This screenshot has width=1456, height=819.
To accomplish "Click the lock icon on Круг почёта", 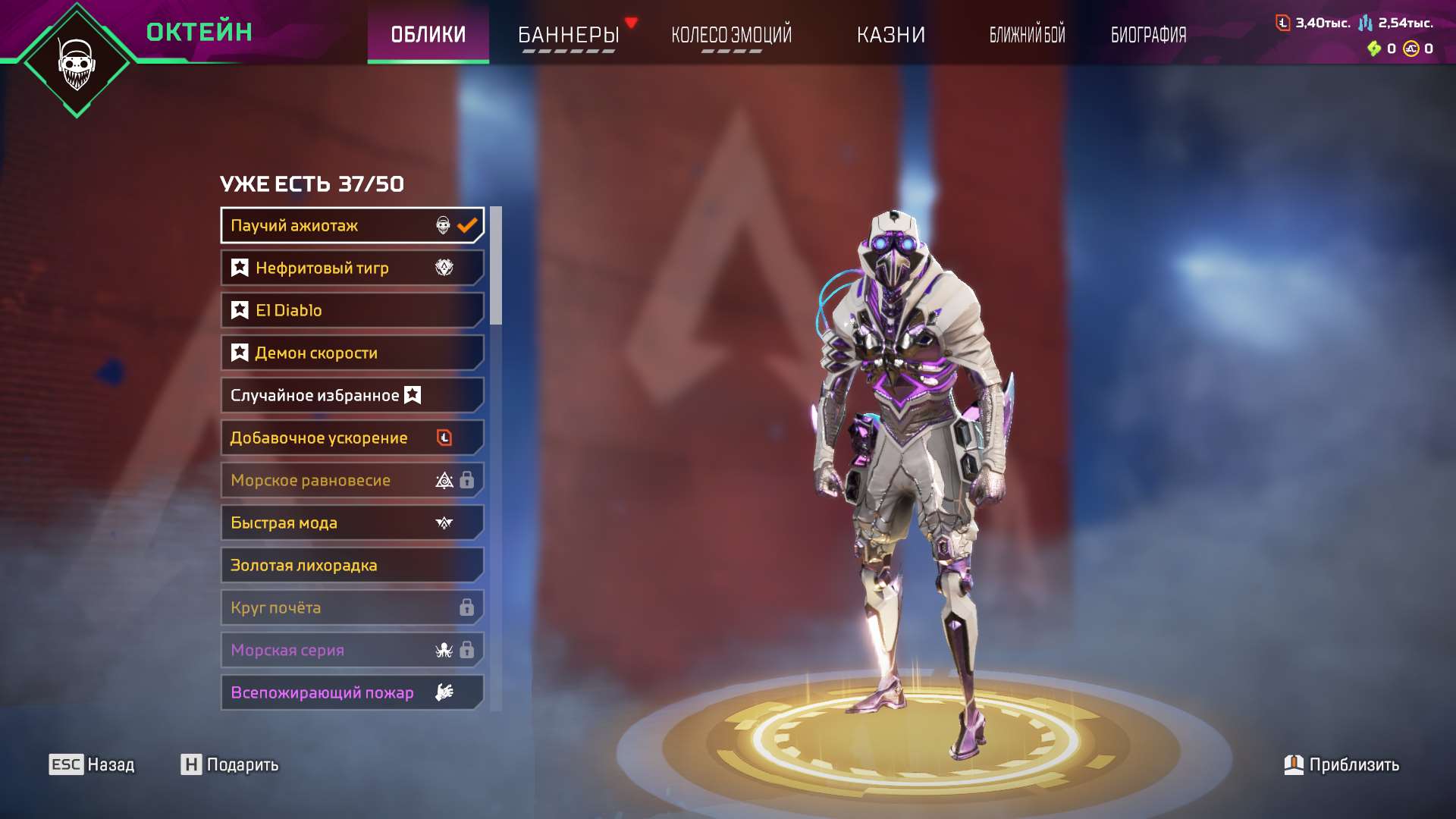I will coord(468,607).
